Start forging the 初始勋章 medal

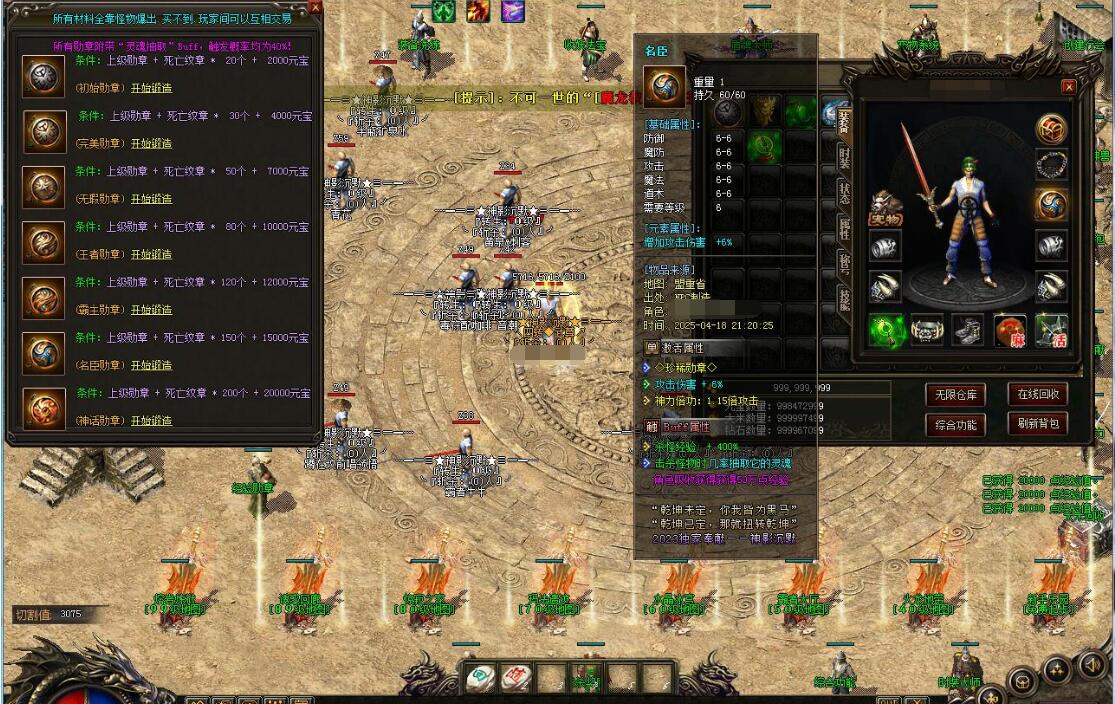pyautogui.click(x=151, y=87)
